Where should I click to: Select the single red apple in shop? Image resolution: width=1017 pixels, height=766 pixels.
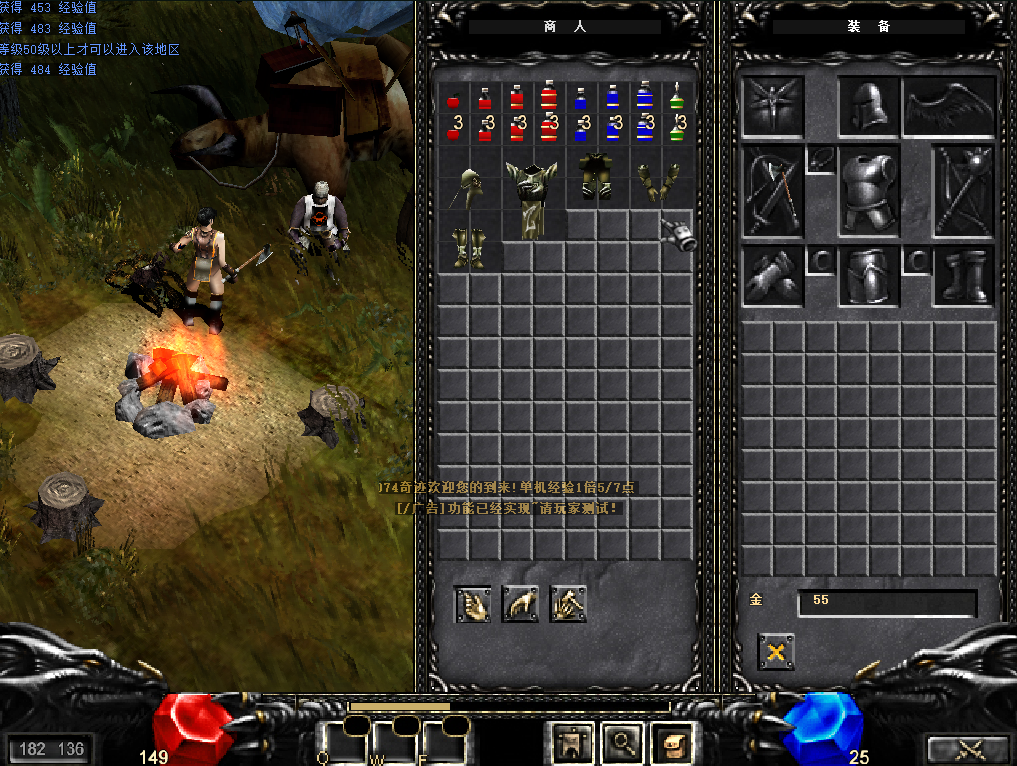[x=453, y=99]
